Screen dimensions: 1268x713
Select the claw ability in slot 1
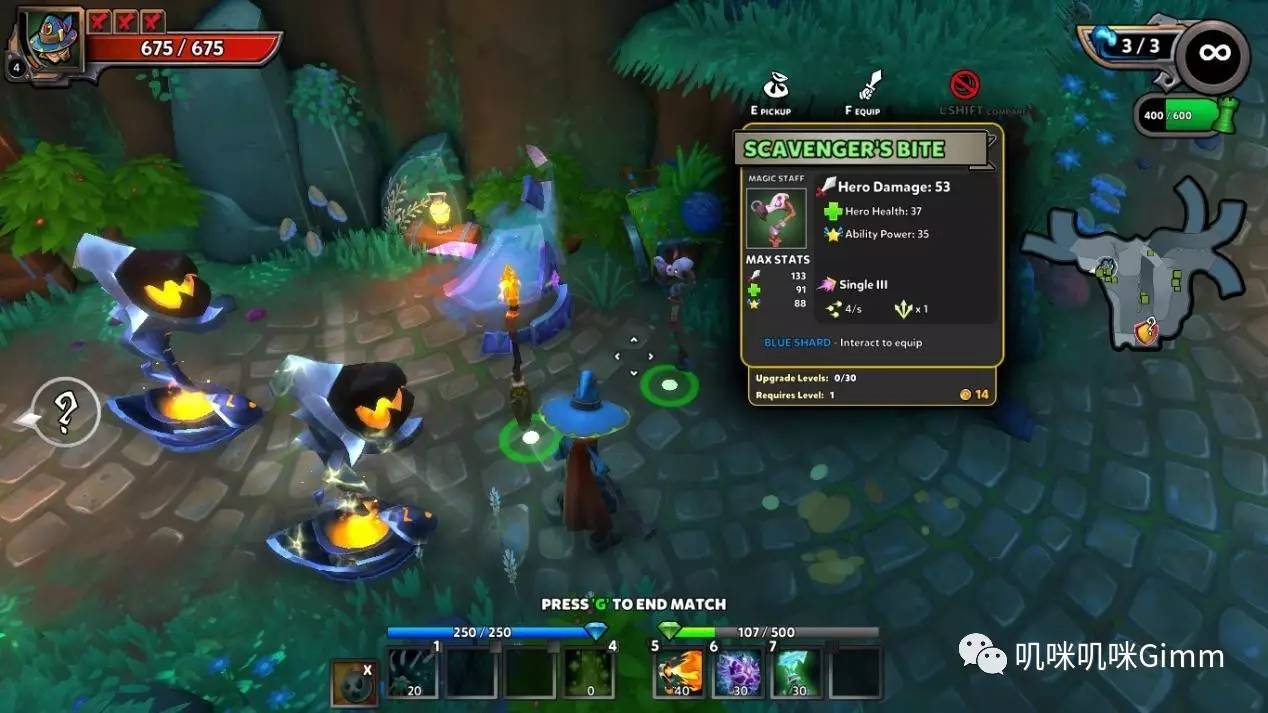click(x=414, y=673)
